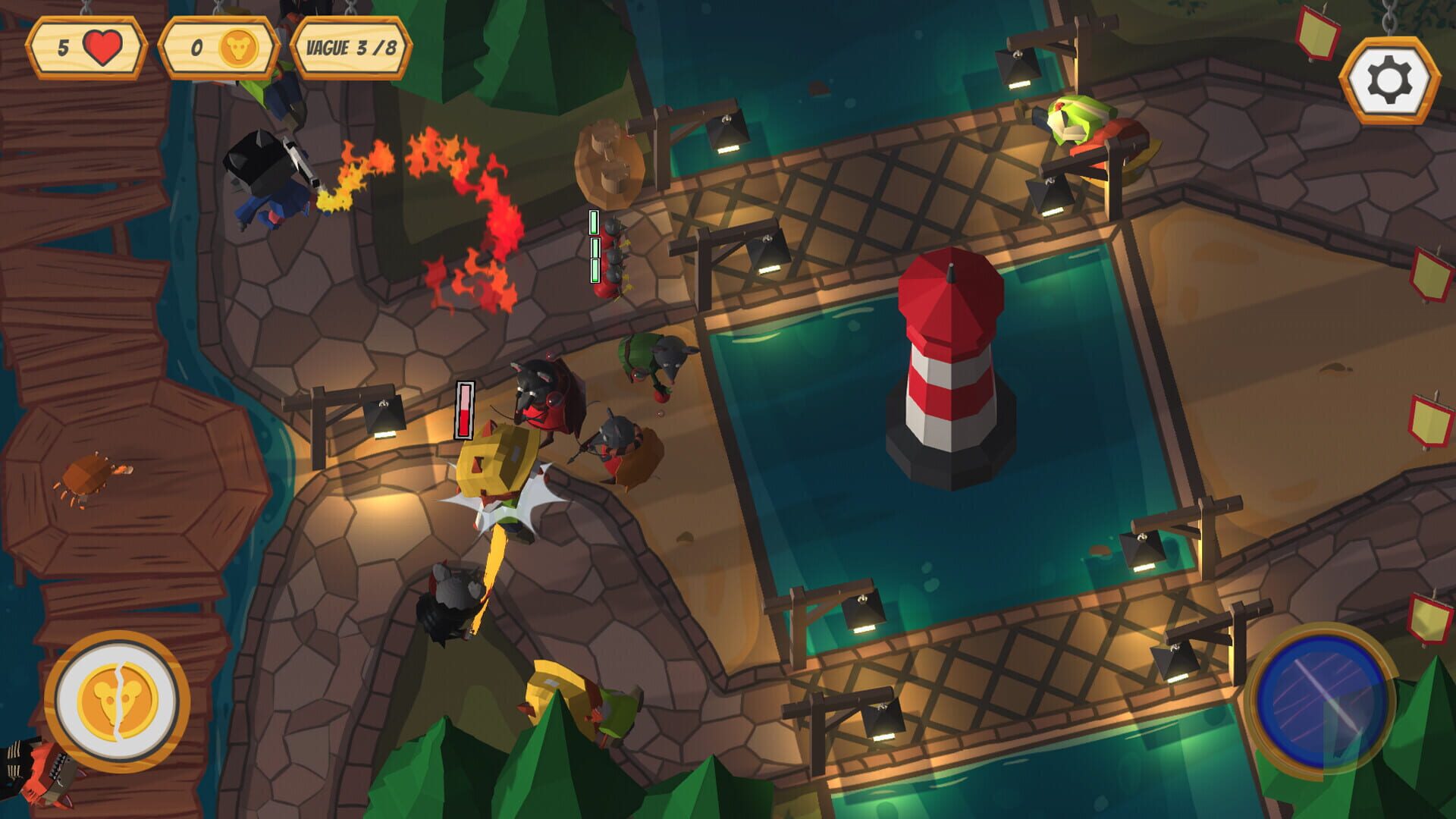
Task: Expand the coin counter banner
Action: coord(220,48)
